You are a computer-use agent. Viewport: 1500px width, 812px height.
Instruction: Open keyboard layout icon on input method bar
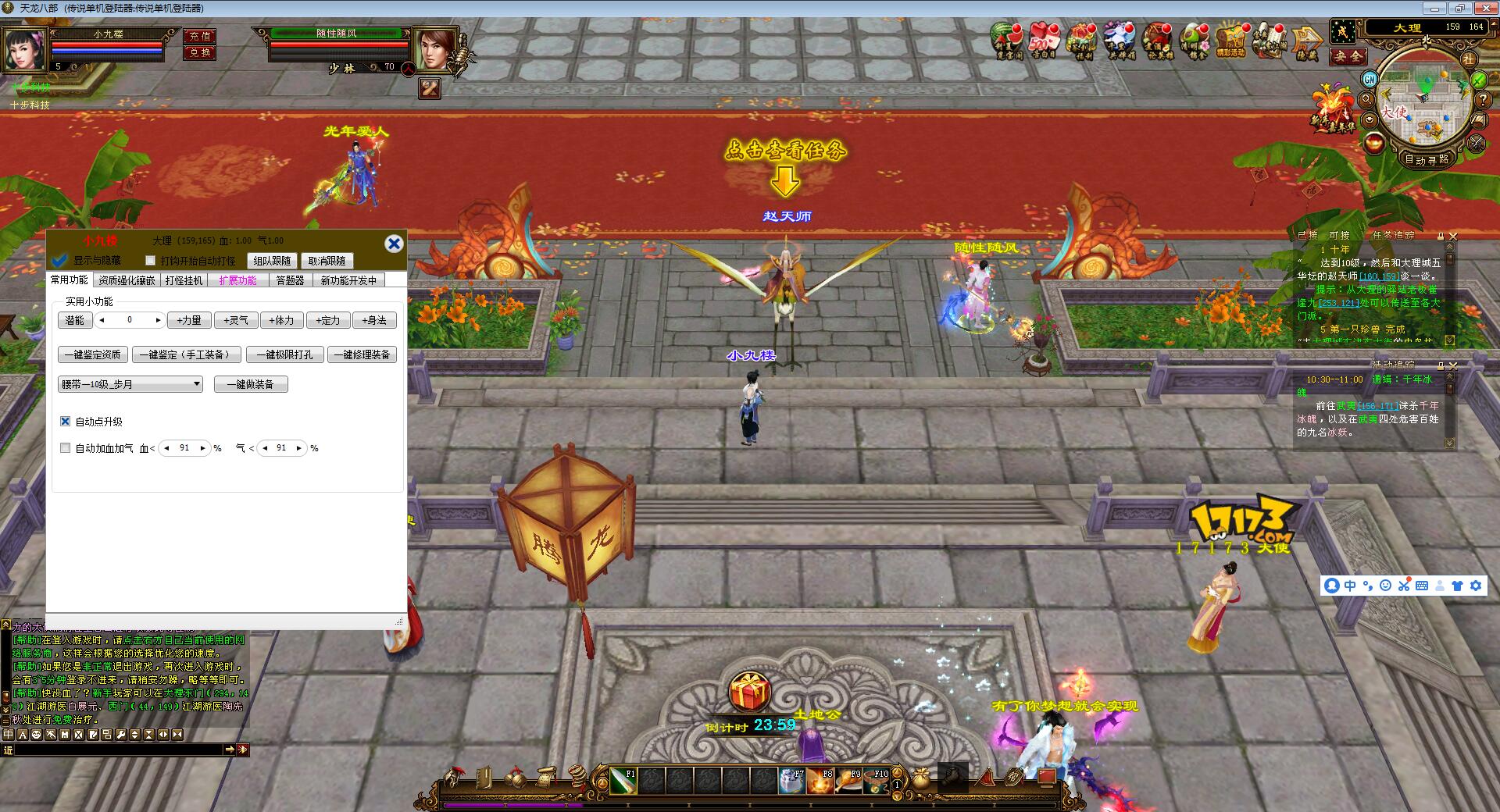pos(1423,586)
